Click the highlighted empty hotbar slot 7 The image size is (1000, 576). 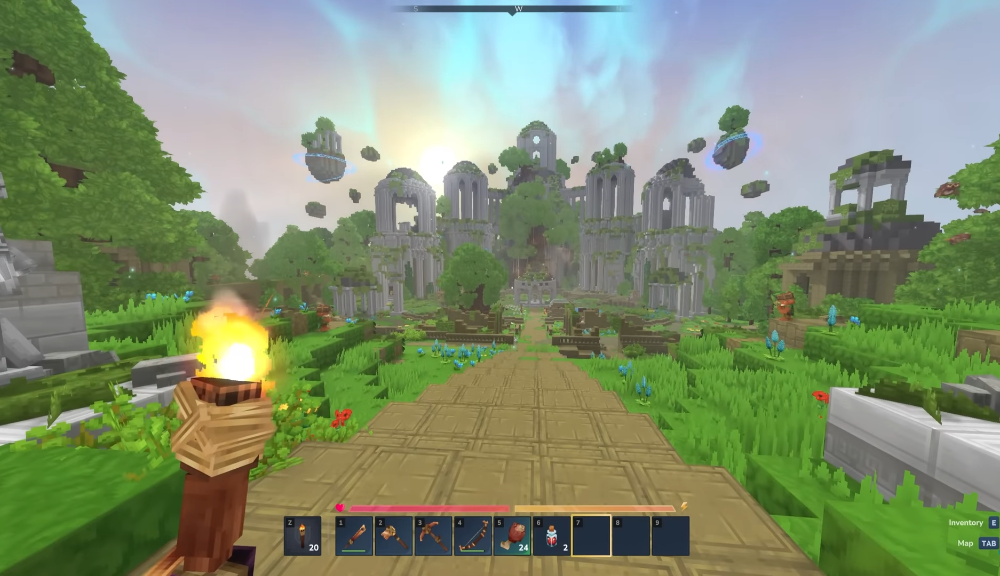tap(591, 536)
